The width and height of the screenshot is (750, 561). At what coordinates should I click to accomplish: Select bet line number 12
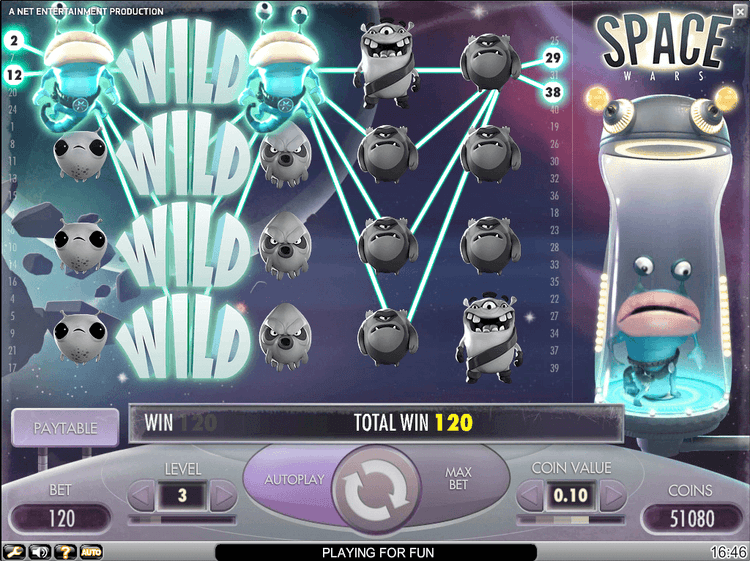pyautogui.click(x=14, y=75)
